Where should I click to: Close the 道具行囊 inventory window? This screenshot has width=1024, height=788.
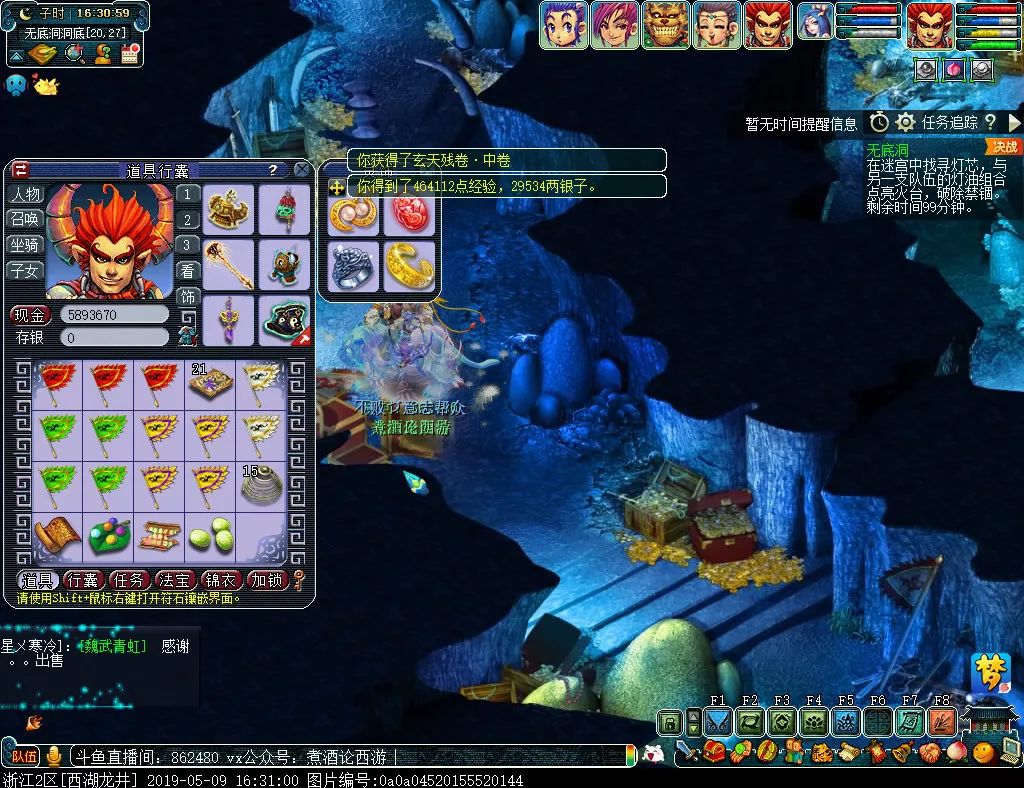pyautogui.click(x=302, y=170)
